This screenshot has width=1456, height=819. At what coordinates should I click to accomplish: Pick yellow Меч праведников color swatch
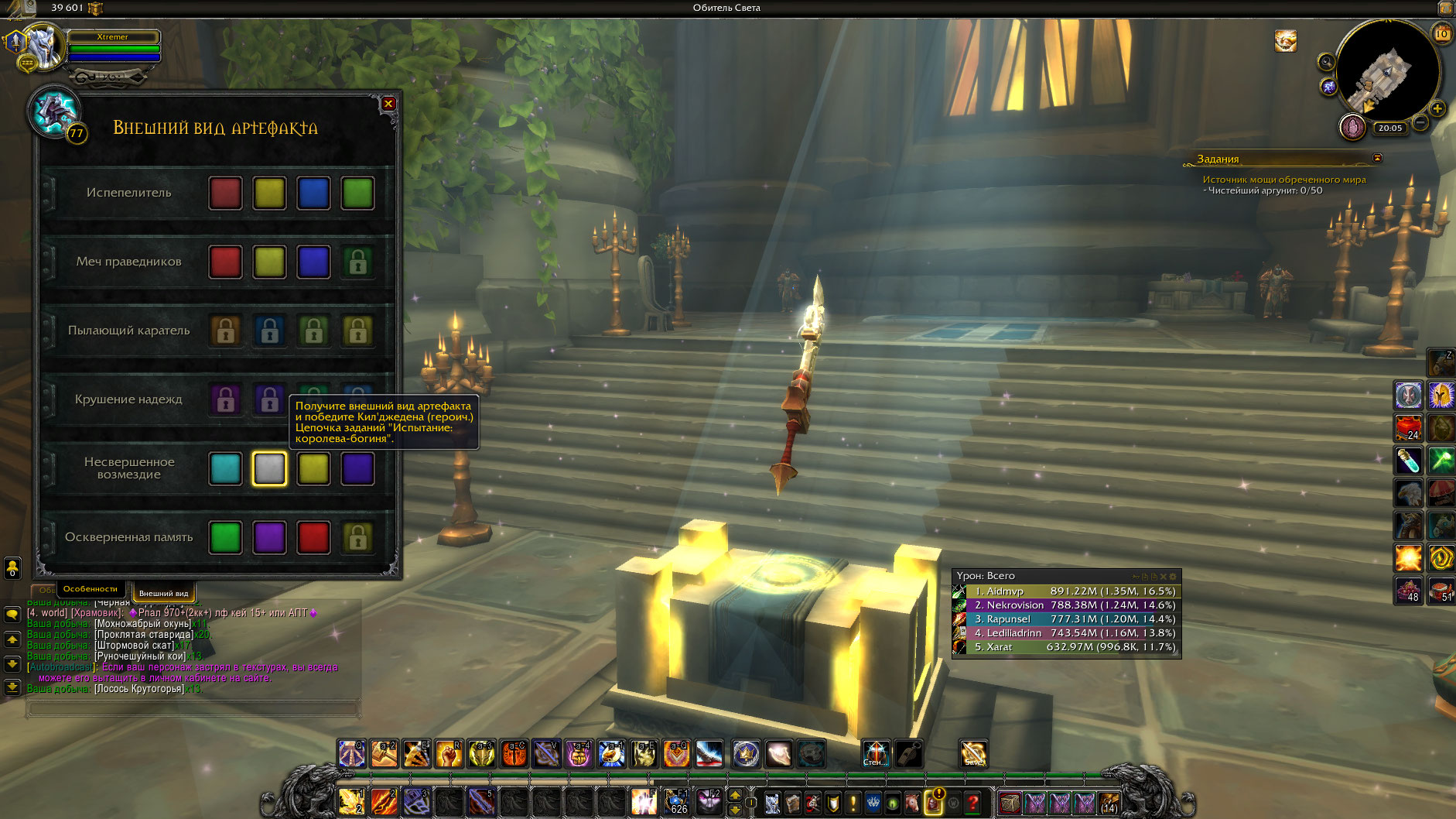269,262
